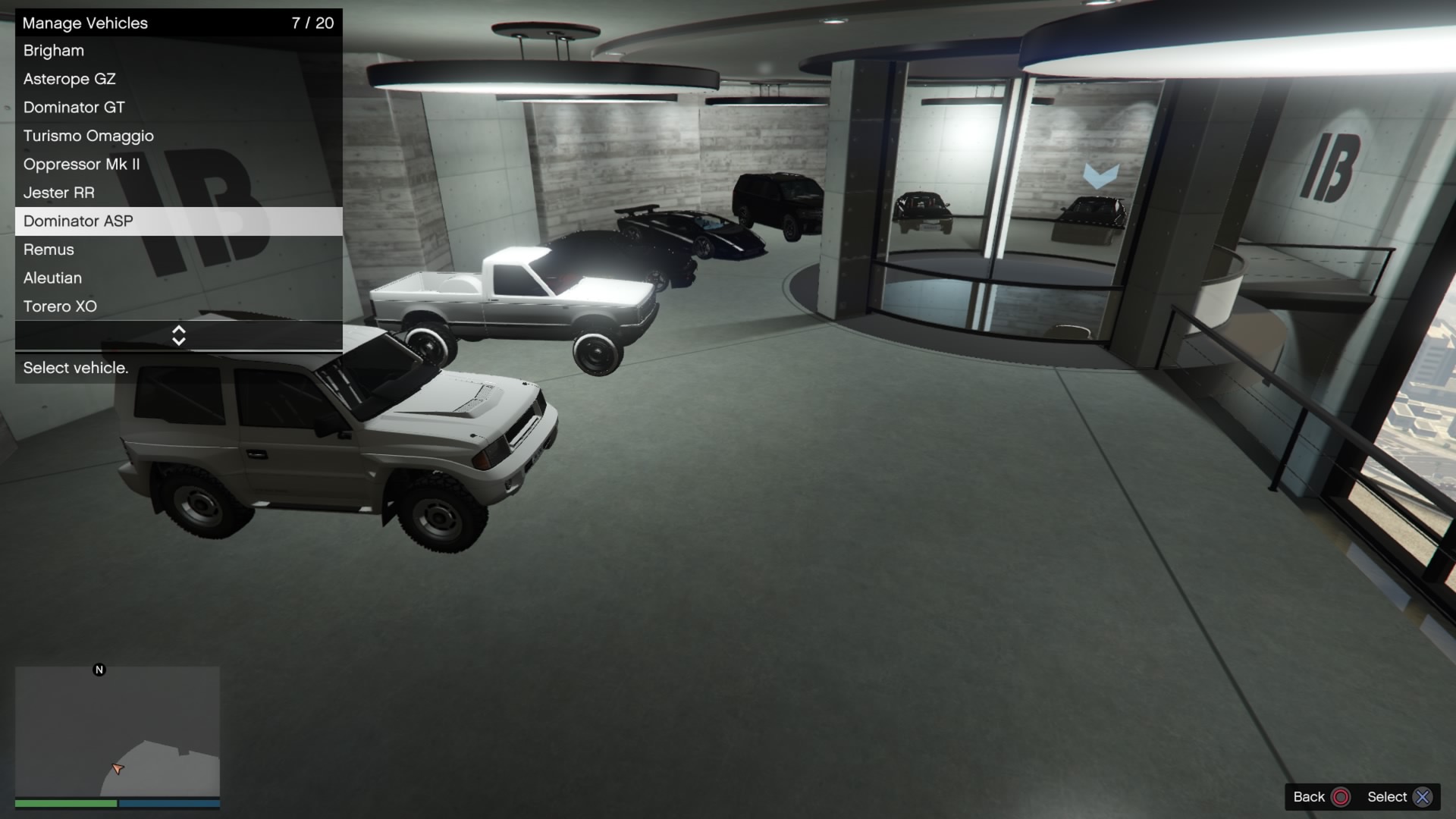
Task: Choose Aleutian from Manage Vehicles
Action: tap(178, 278)
